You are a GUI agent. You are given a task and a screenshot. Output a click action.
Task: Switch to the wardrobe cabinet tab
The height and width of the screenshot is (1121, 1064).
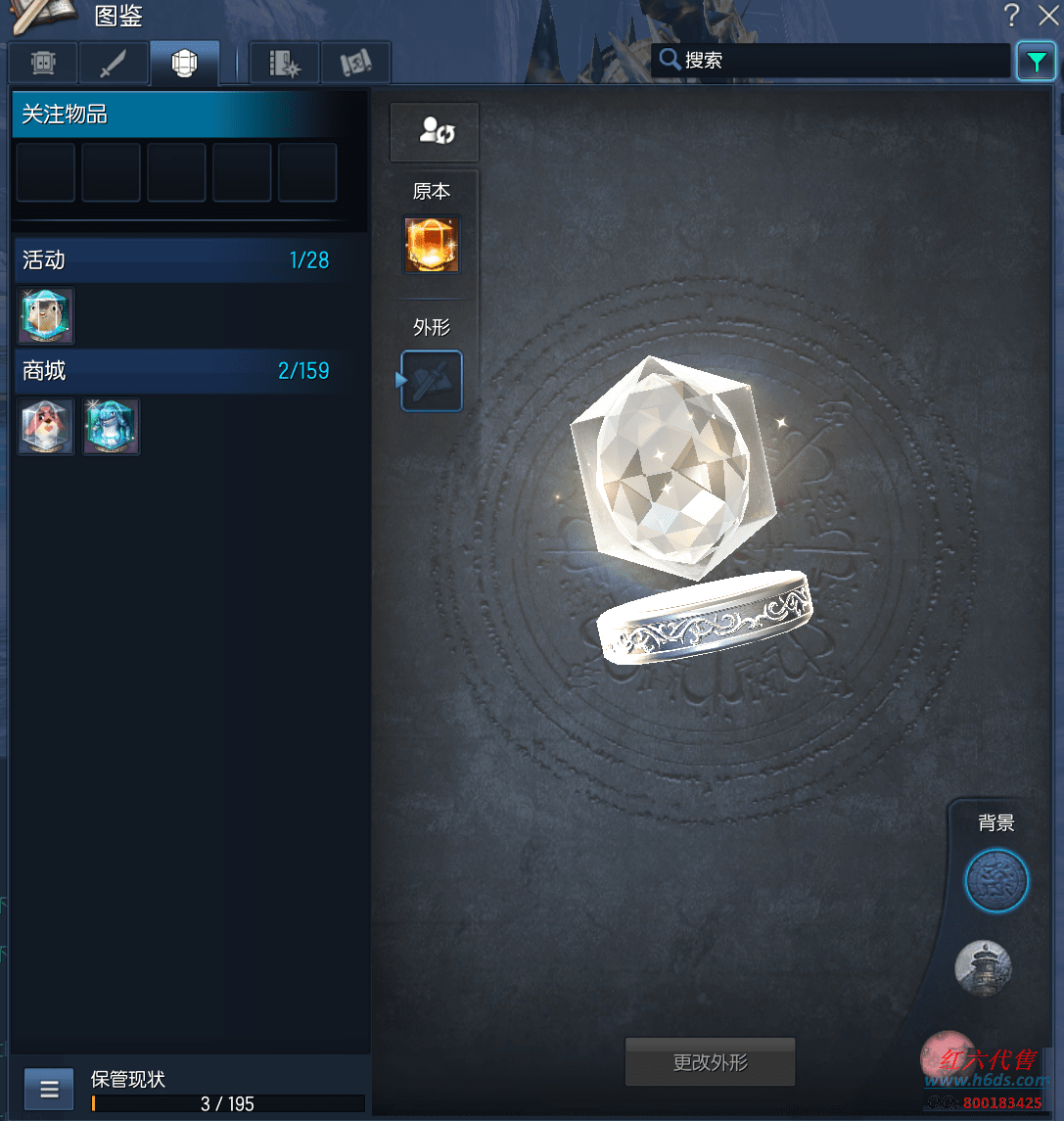43,63
